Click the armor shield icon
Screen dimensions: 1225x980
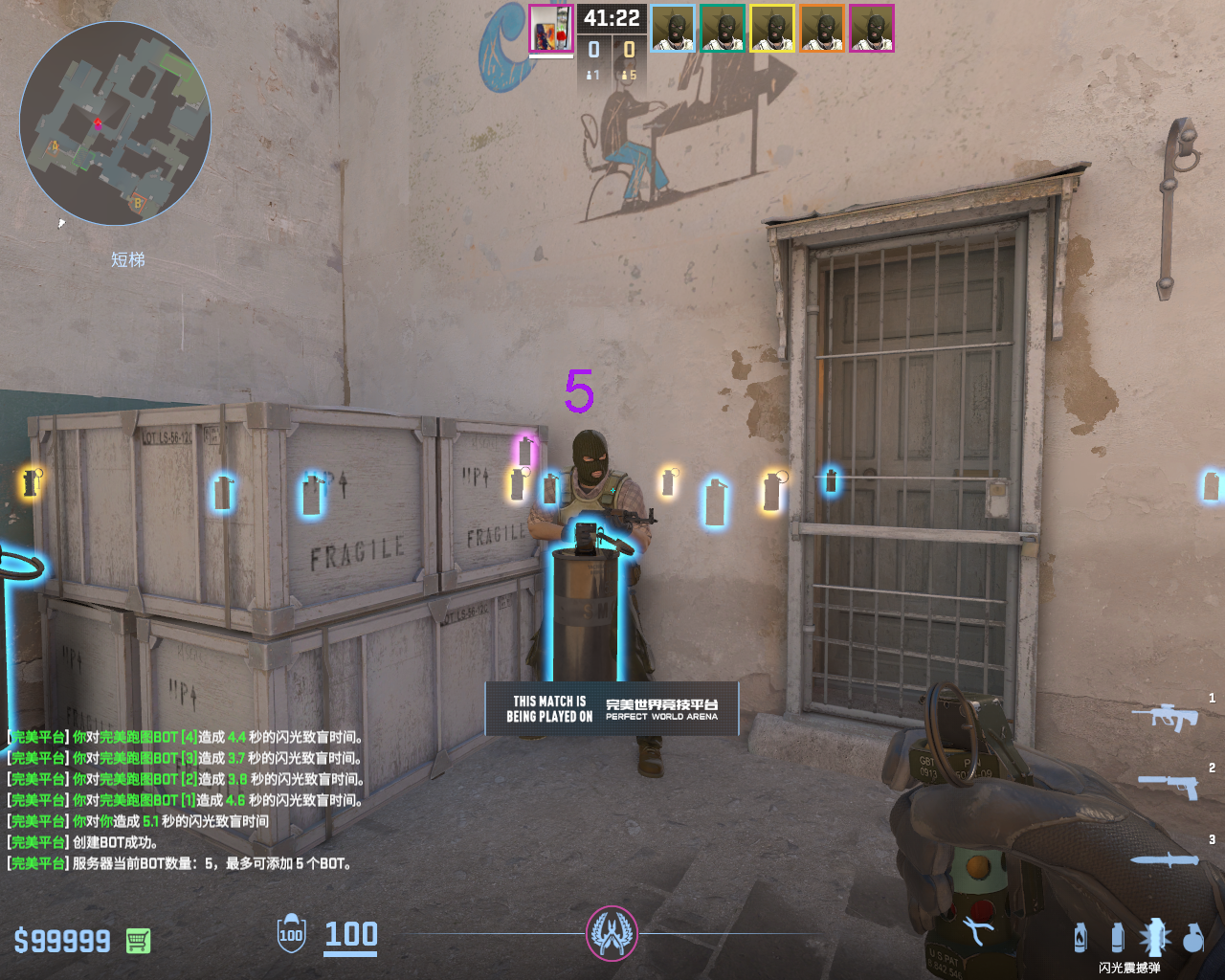pos(291,934)
